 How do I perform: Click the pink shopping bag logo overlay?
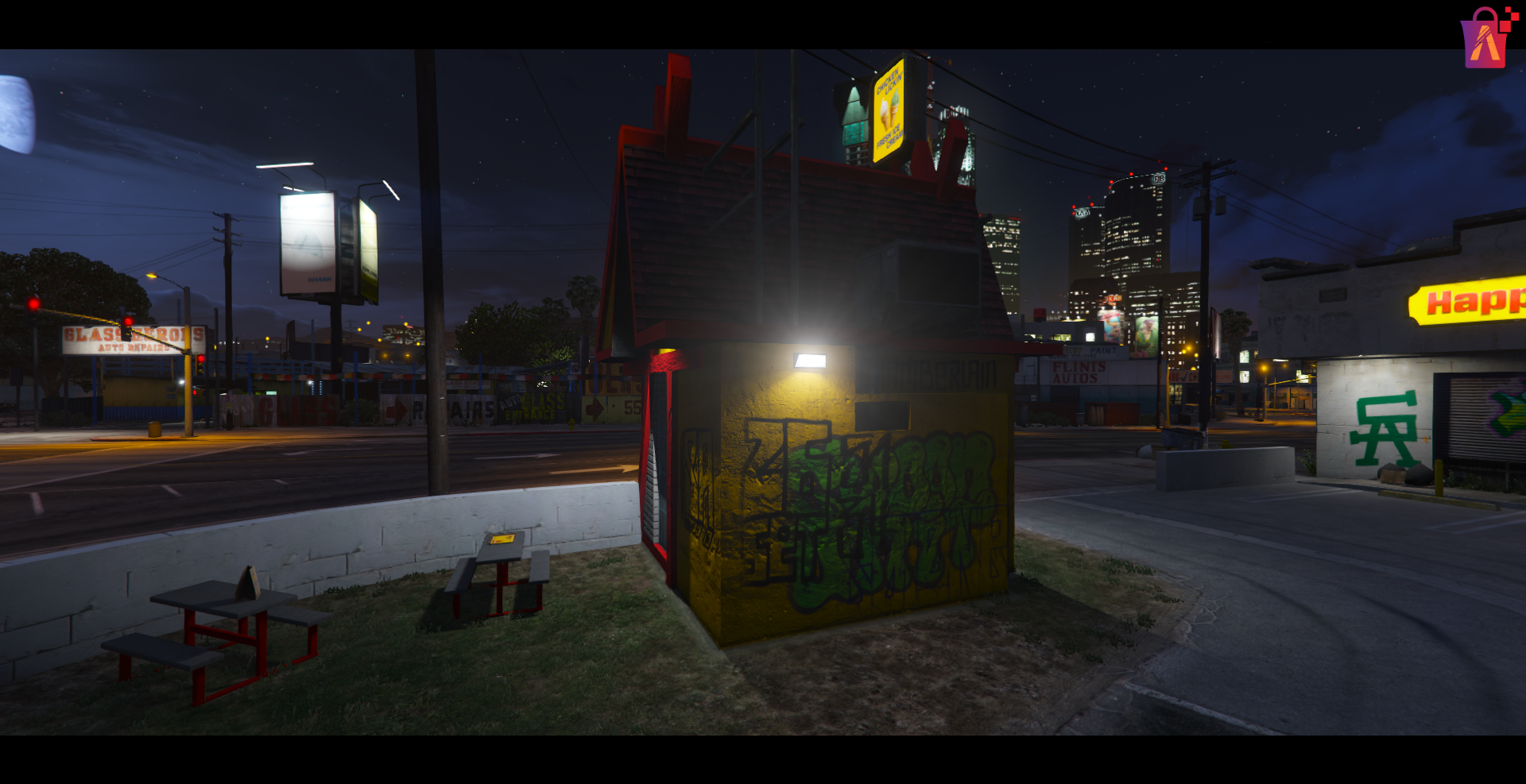[1485, 39]
